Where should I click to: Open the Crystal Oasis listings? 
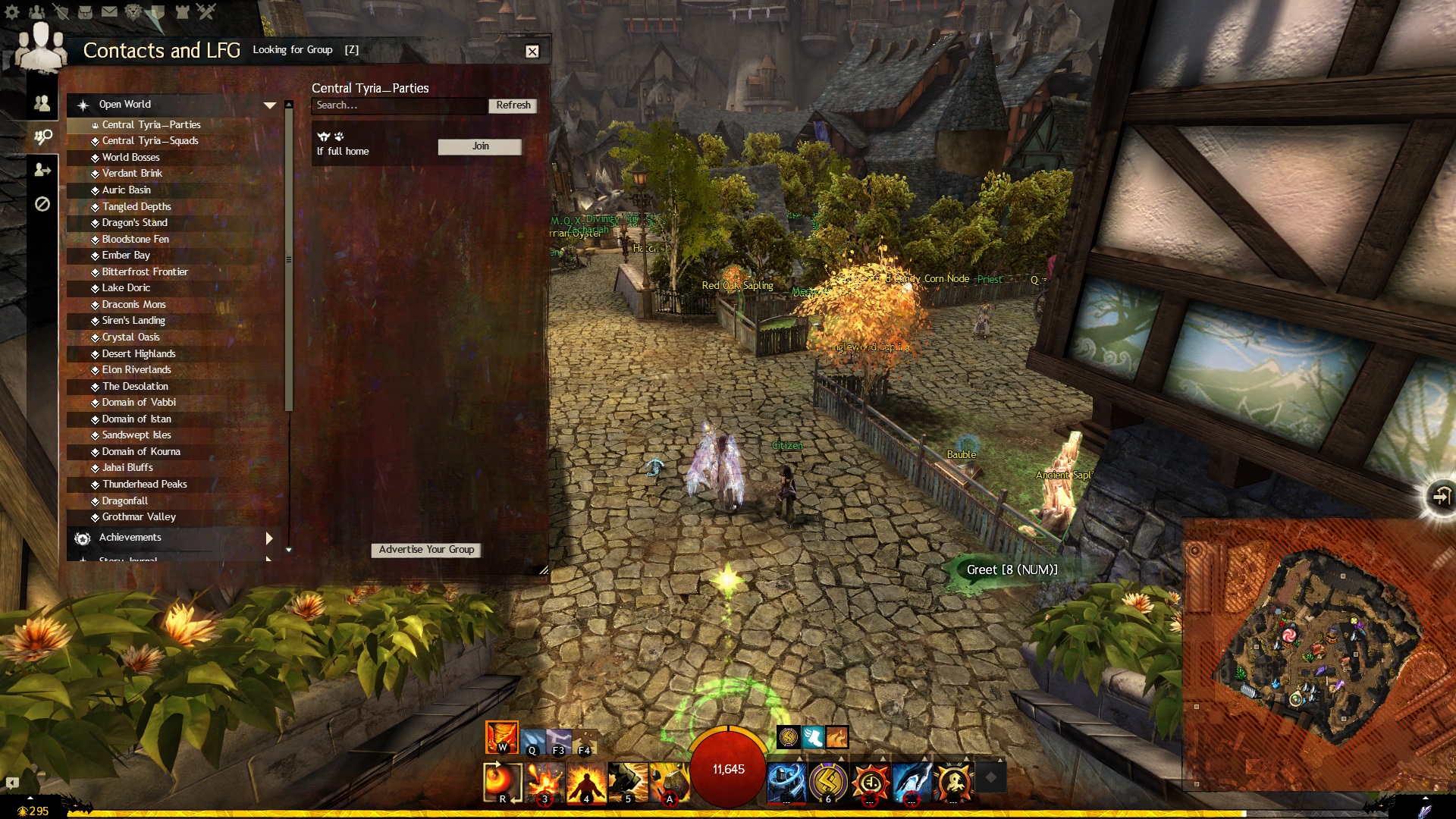131,337
